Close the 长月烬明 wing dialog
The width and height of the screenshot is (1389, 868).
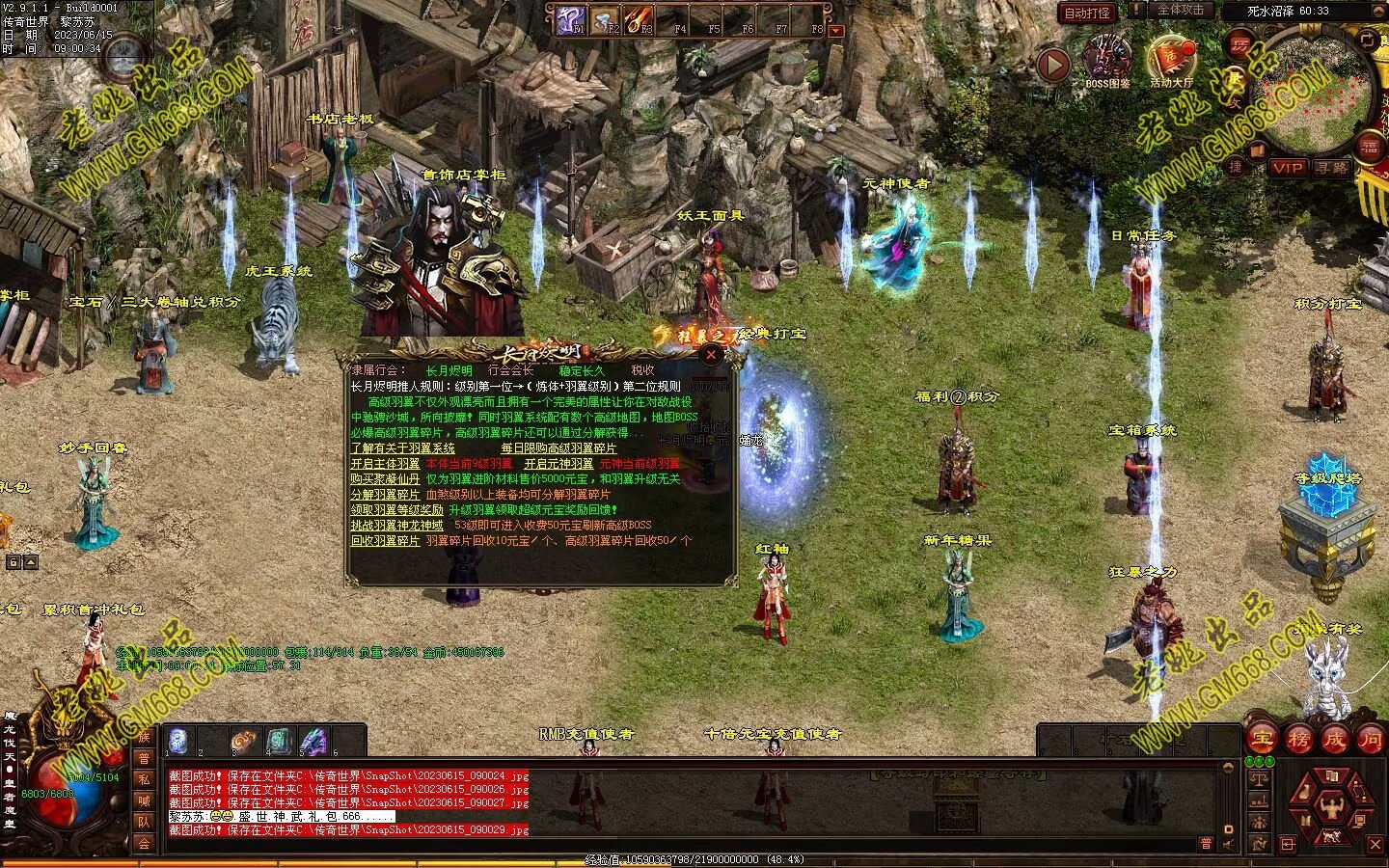coord(711,354)
